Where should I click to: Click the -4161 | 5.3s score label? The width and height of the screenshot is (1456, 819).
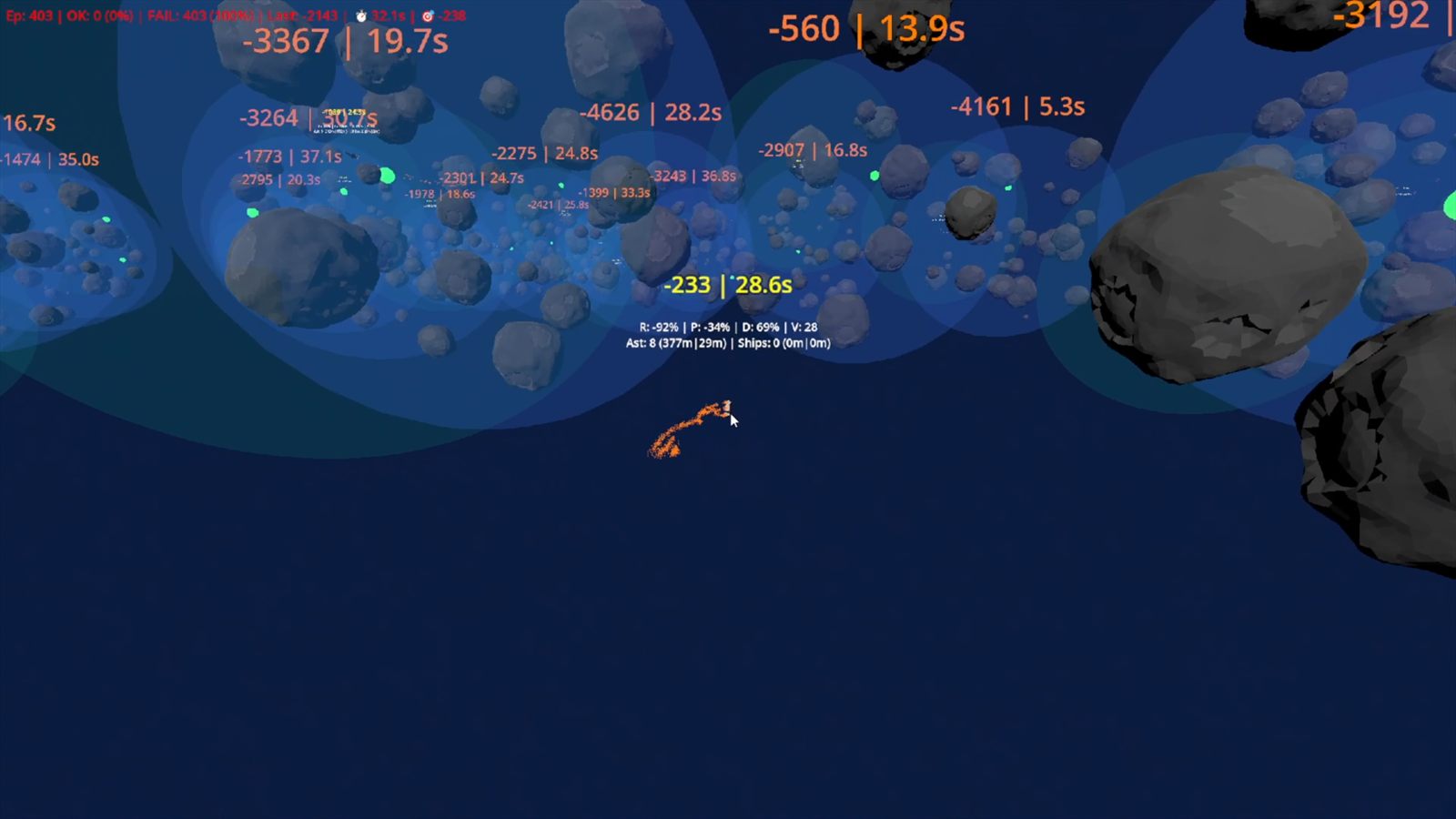(x=1016, y=106)
